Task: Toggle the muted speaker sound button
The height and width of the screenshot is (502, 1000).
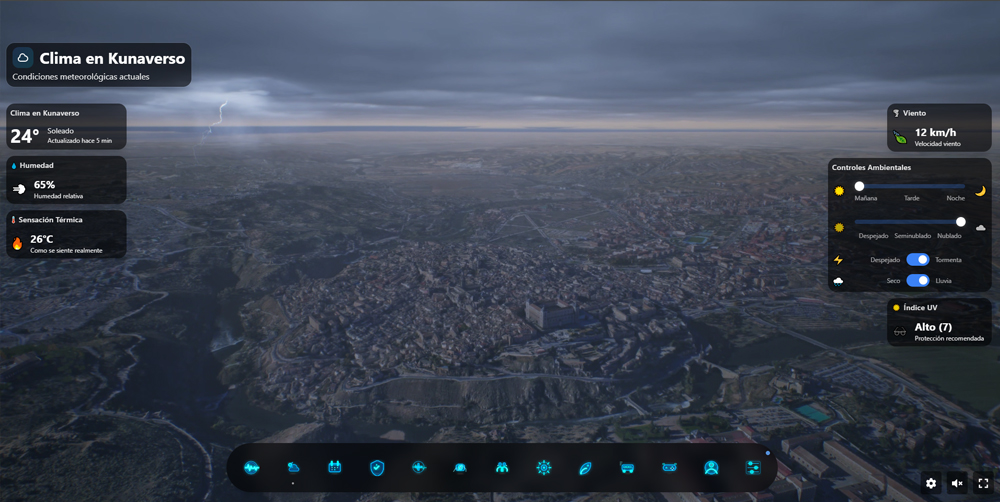Action: coord(957,483)
